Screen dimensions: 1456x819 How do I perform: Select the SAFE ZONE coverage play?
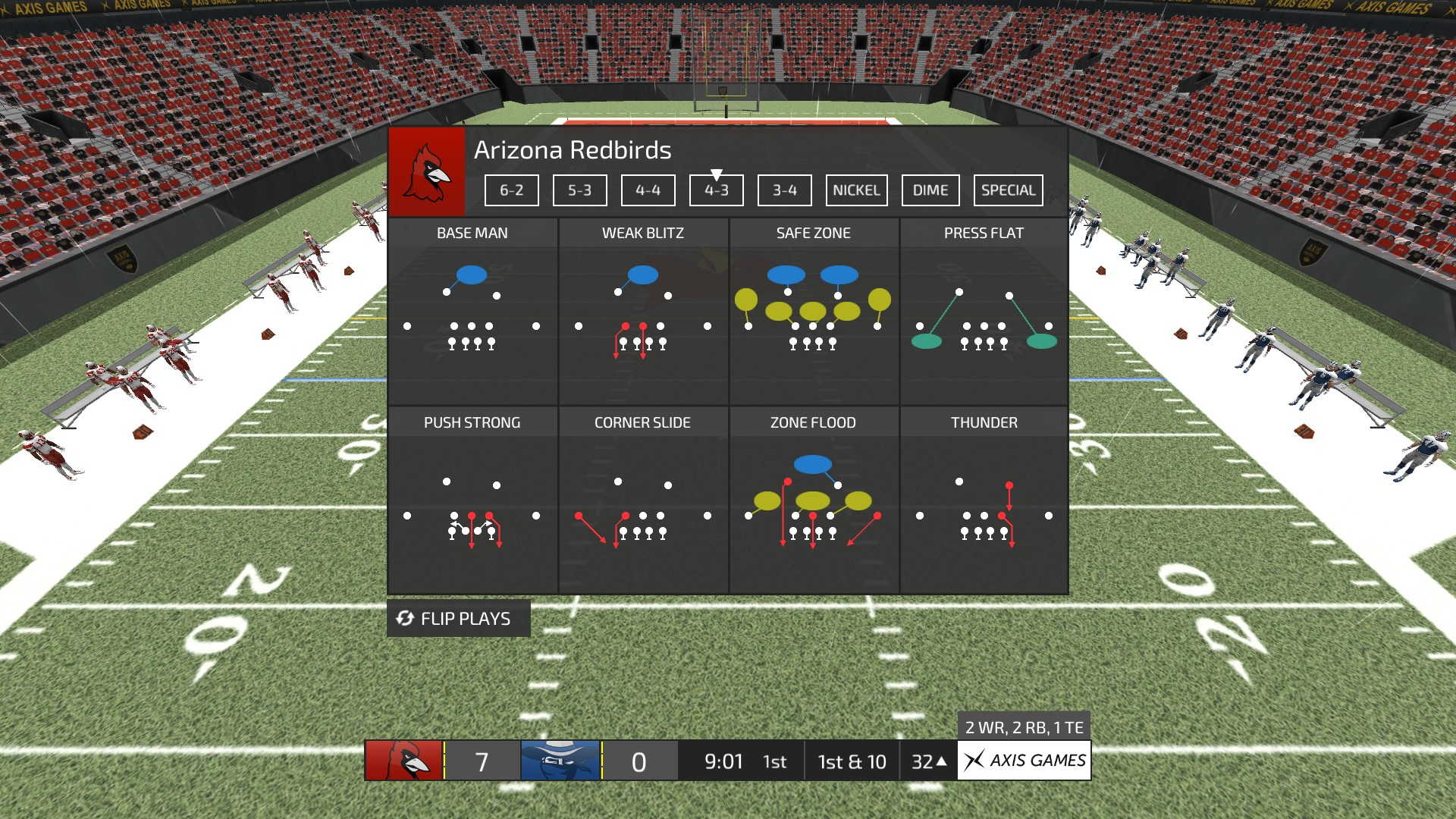point(813,311)
